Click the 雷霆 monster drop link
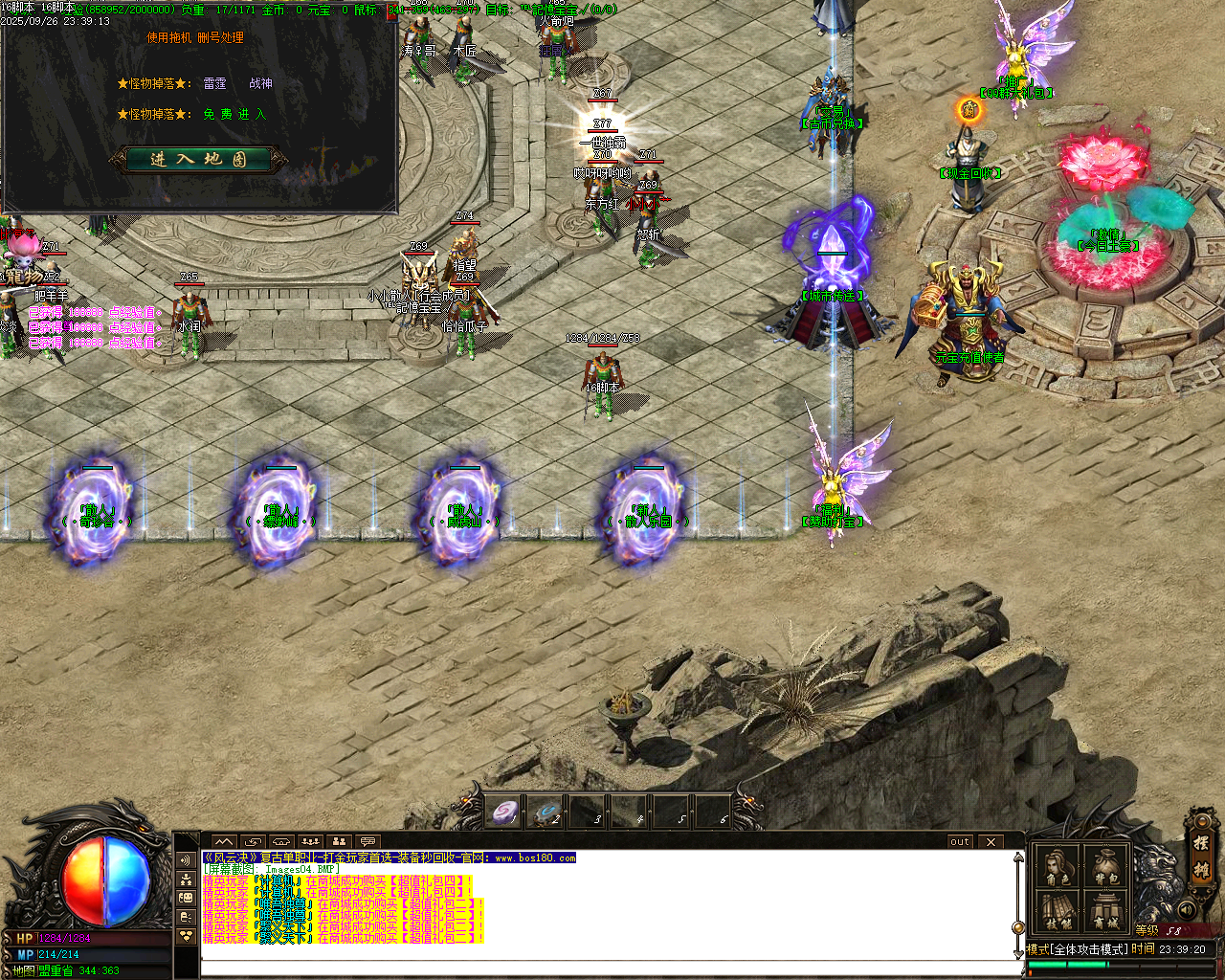The image size is (1225, 980). (x=212, y=84)
